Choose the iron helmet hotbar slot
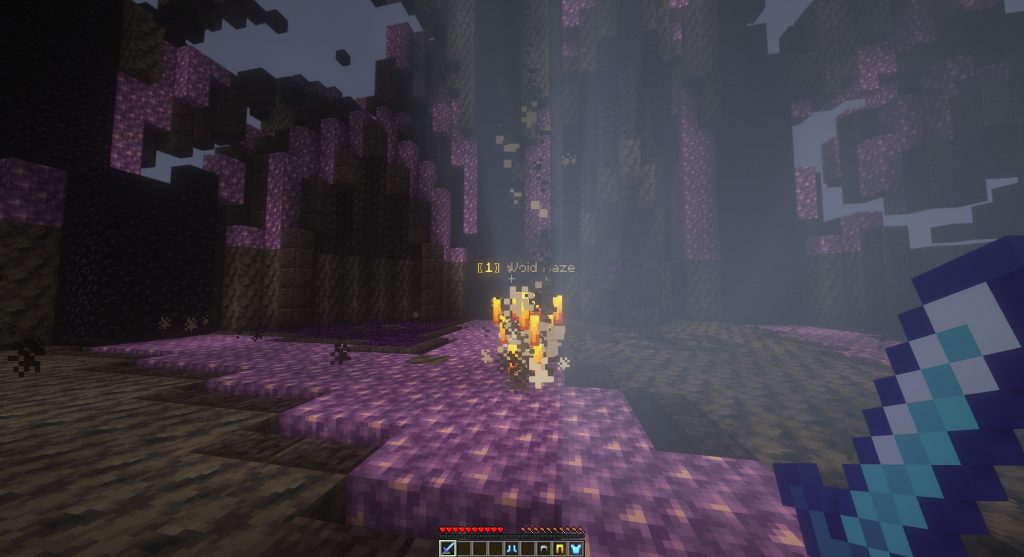The image size is (1024, 557). 544,548
